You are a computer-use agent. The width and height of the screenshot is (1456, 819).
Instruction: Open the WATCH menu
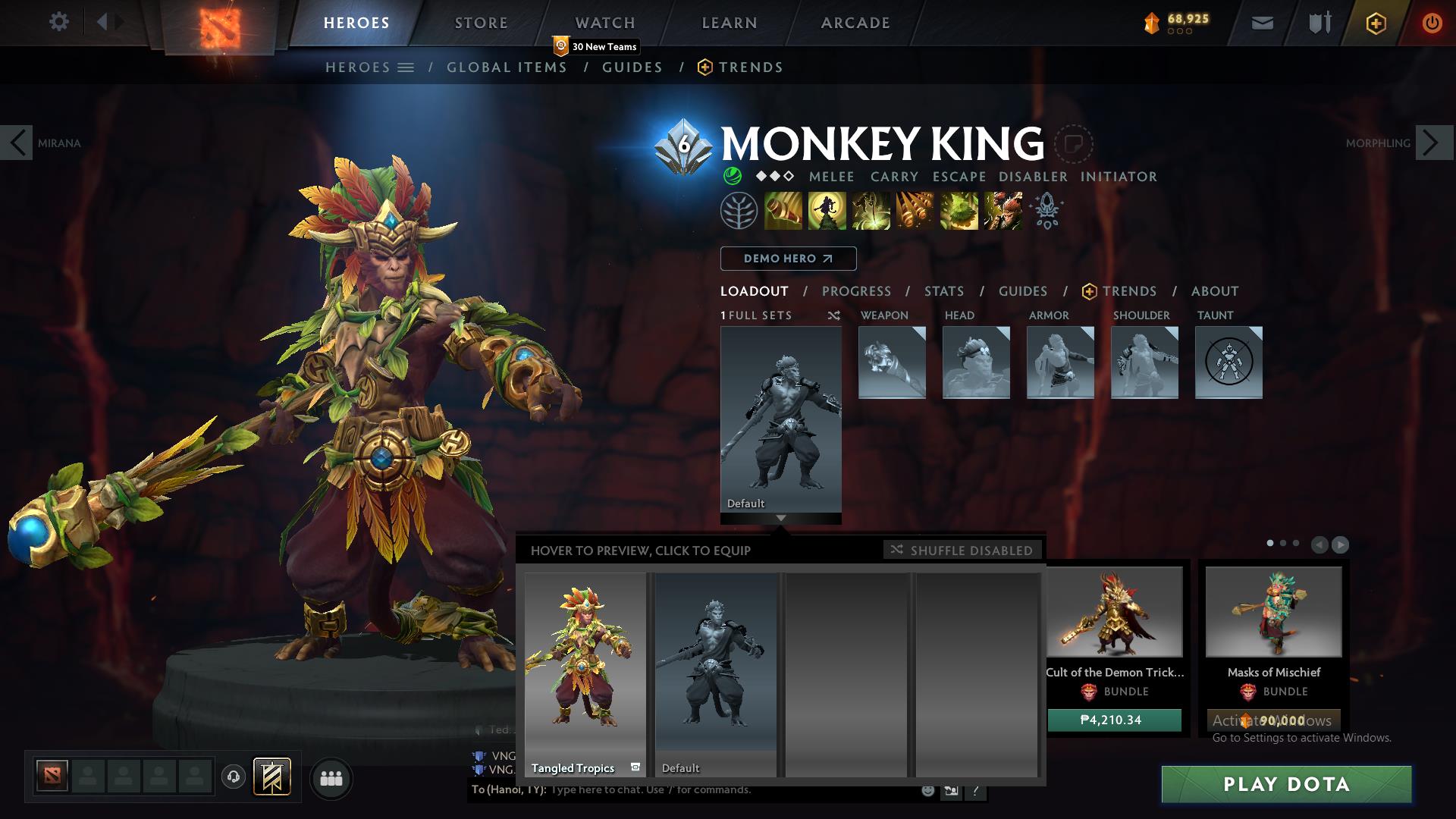[605, 22]
